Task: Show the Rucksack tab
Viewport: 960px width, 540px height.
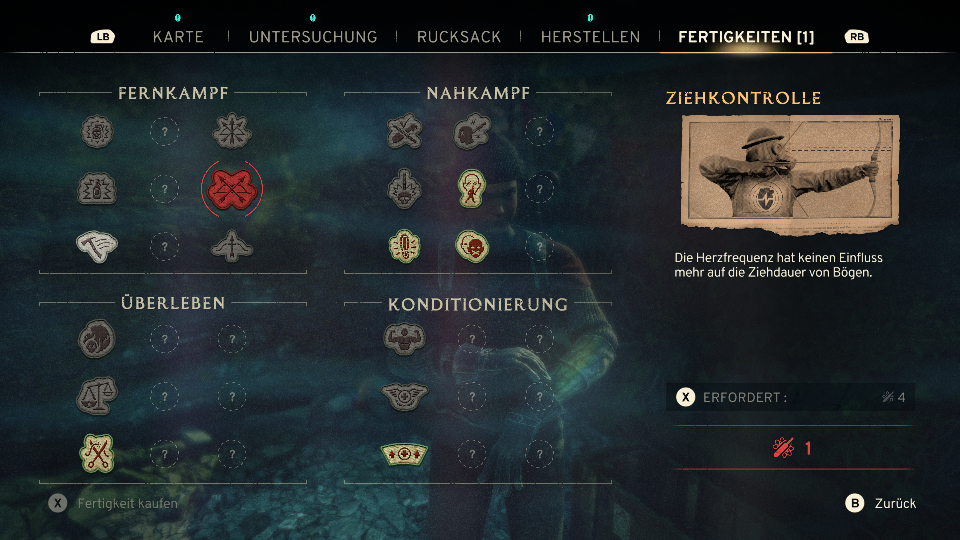Action: (x=459, y=37)
